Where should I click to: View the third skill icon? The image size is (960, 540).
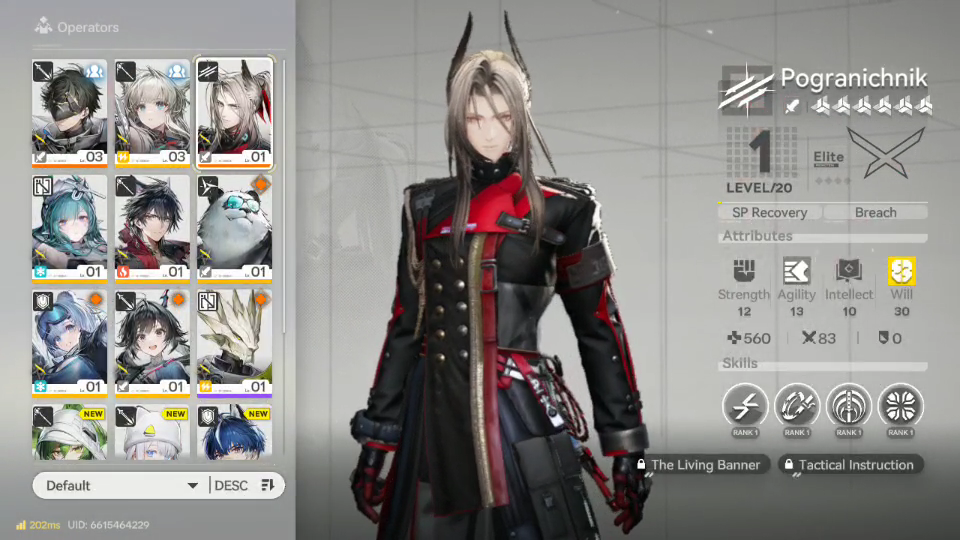pos(849,406)
